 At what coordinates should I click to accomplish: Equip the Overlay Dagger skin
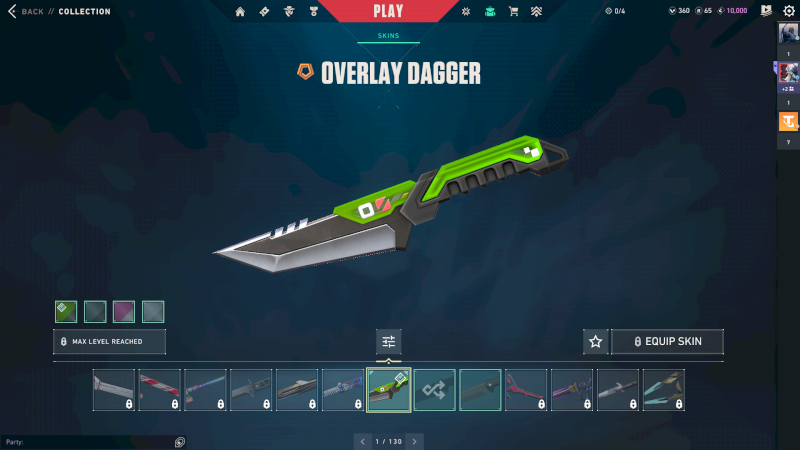667,342
